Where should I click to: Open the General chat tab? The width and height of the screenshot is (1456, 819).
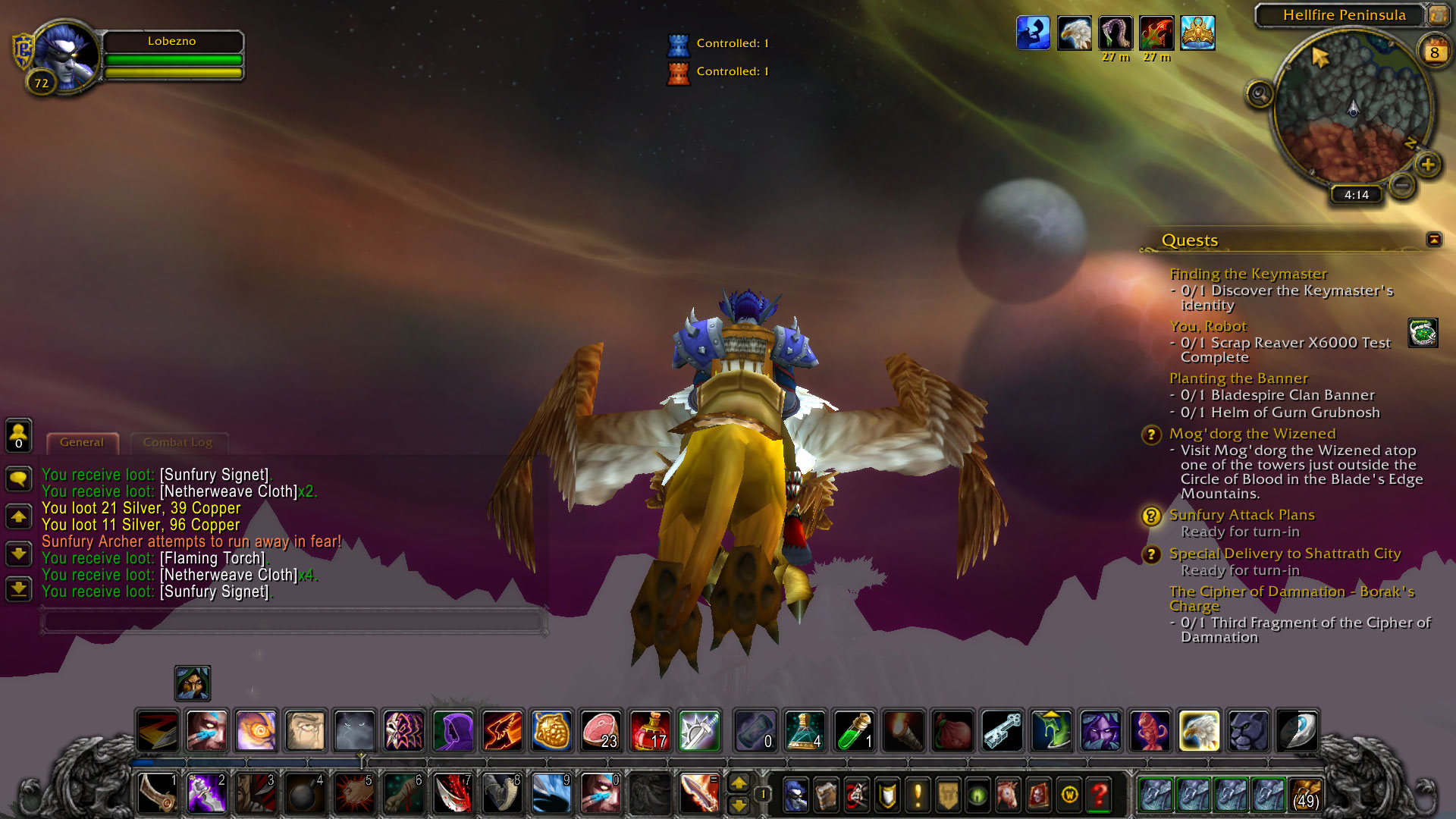point(82,442)
